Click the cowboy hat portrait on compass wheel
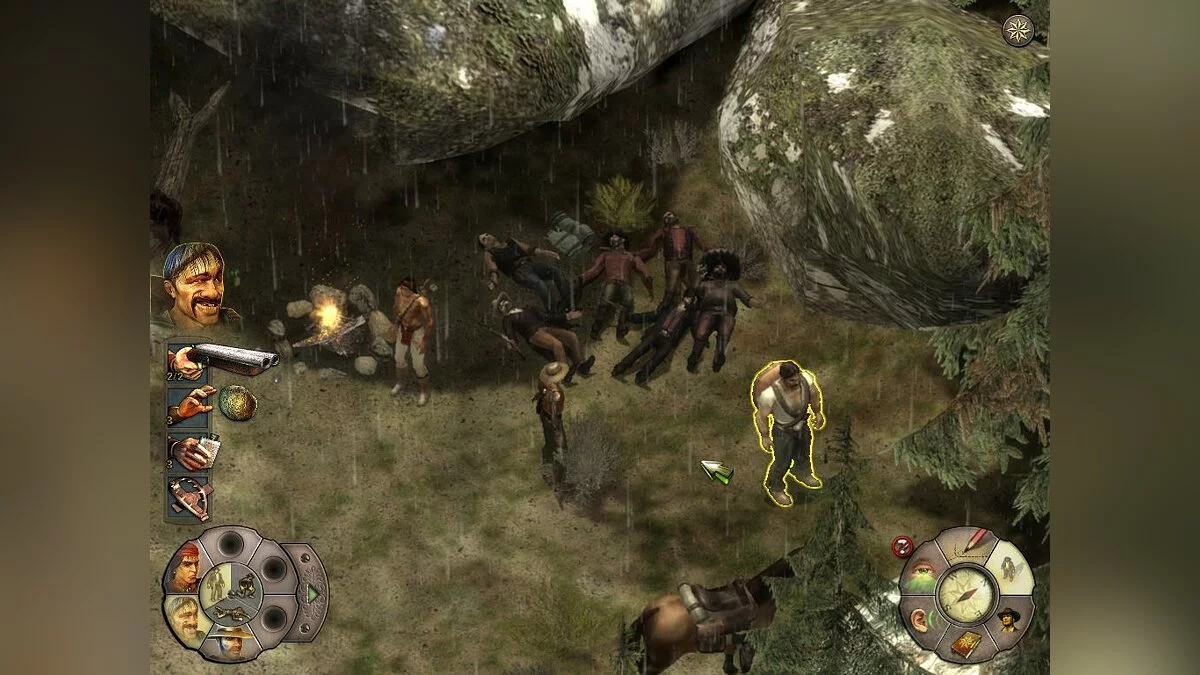Viewport: 1200px width, 675px height. [1008, 620]
